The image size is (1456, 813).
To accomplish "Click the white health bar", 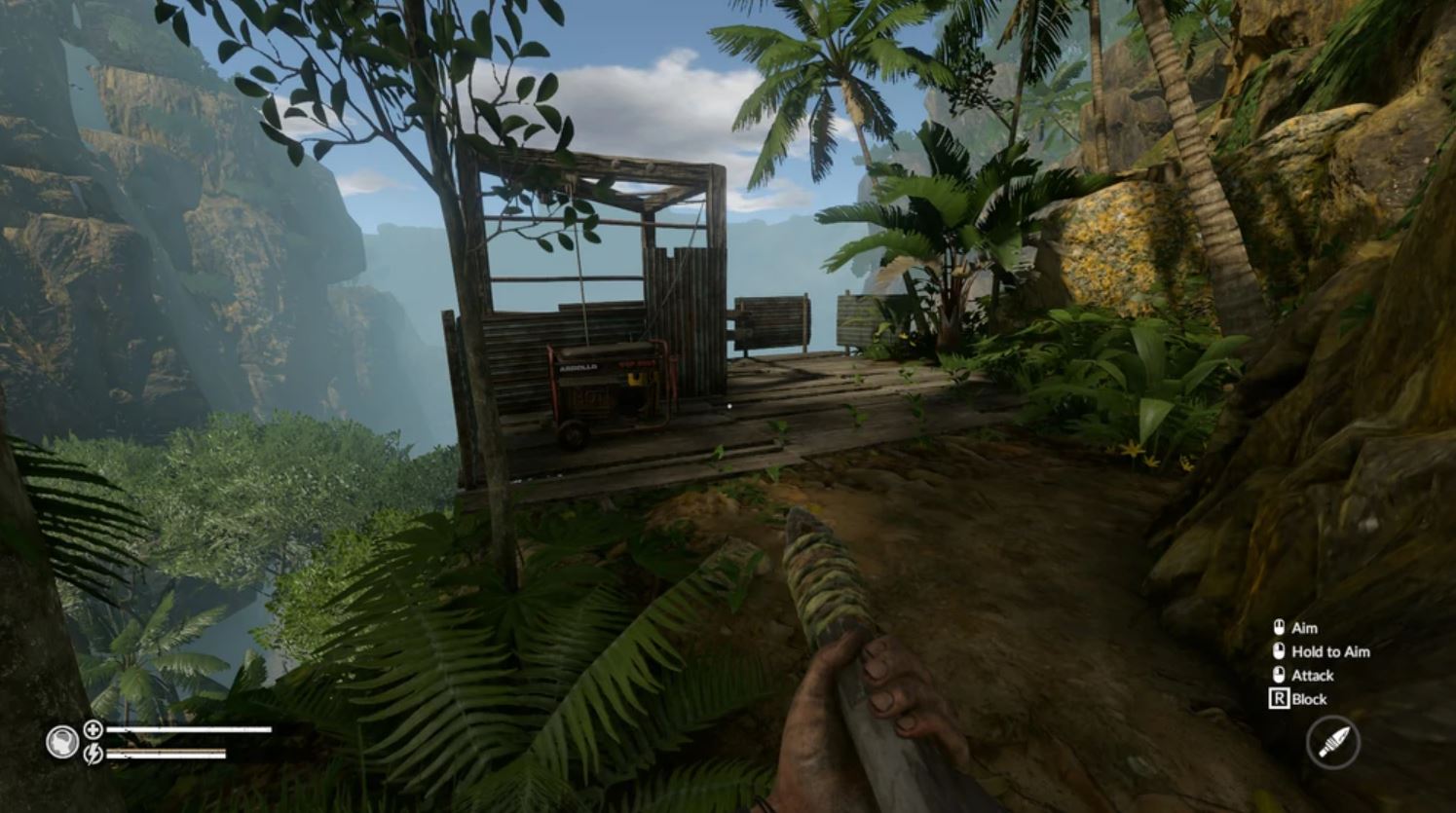I will point(188,728).
